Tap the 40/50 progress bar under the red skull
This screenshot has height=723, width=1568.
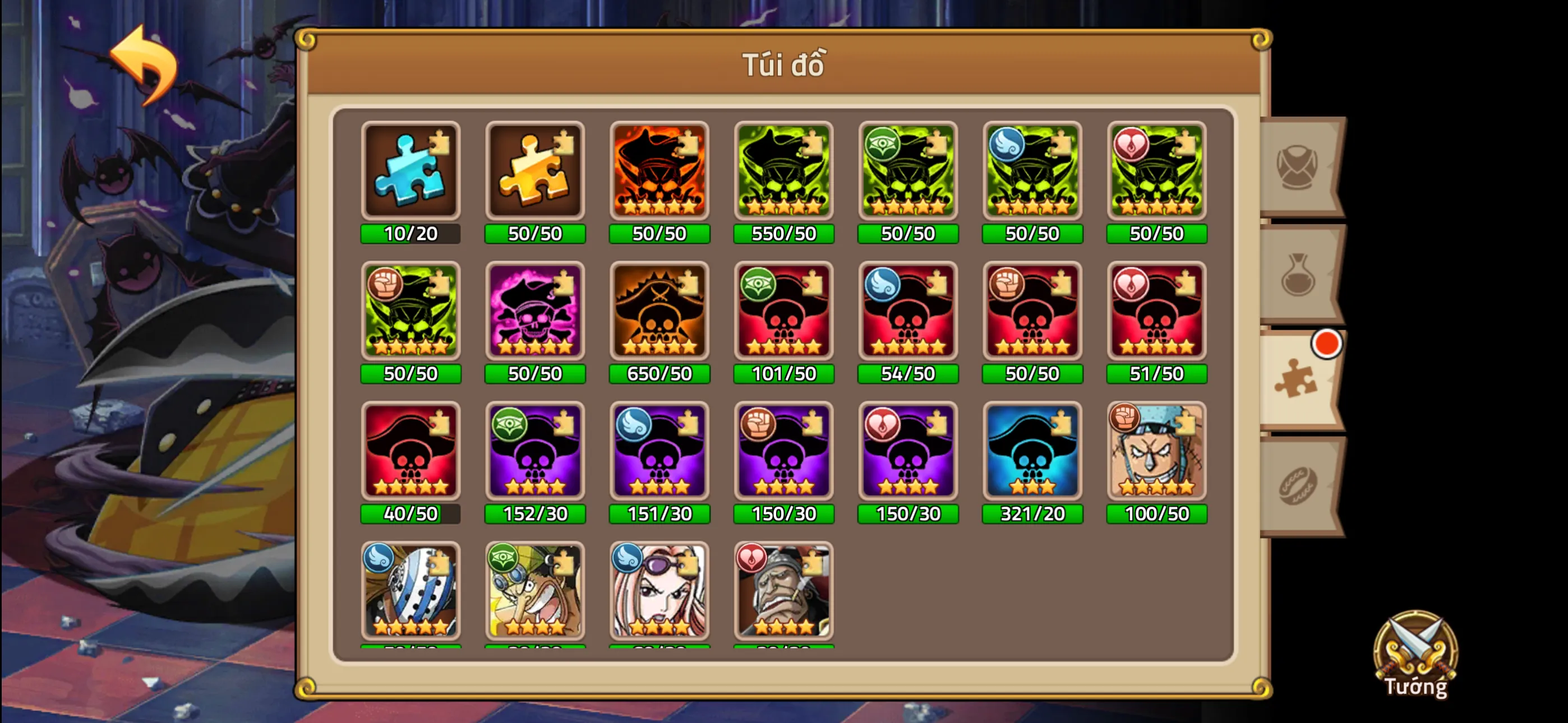click(x=411, y=515)
